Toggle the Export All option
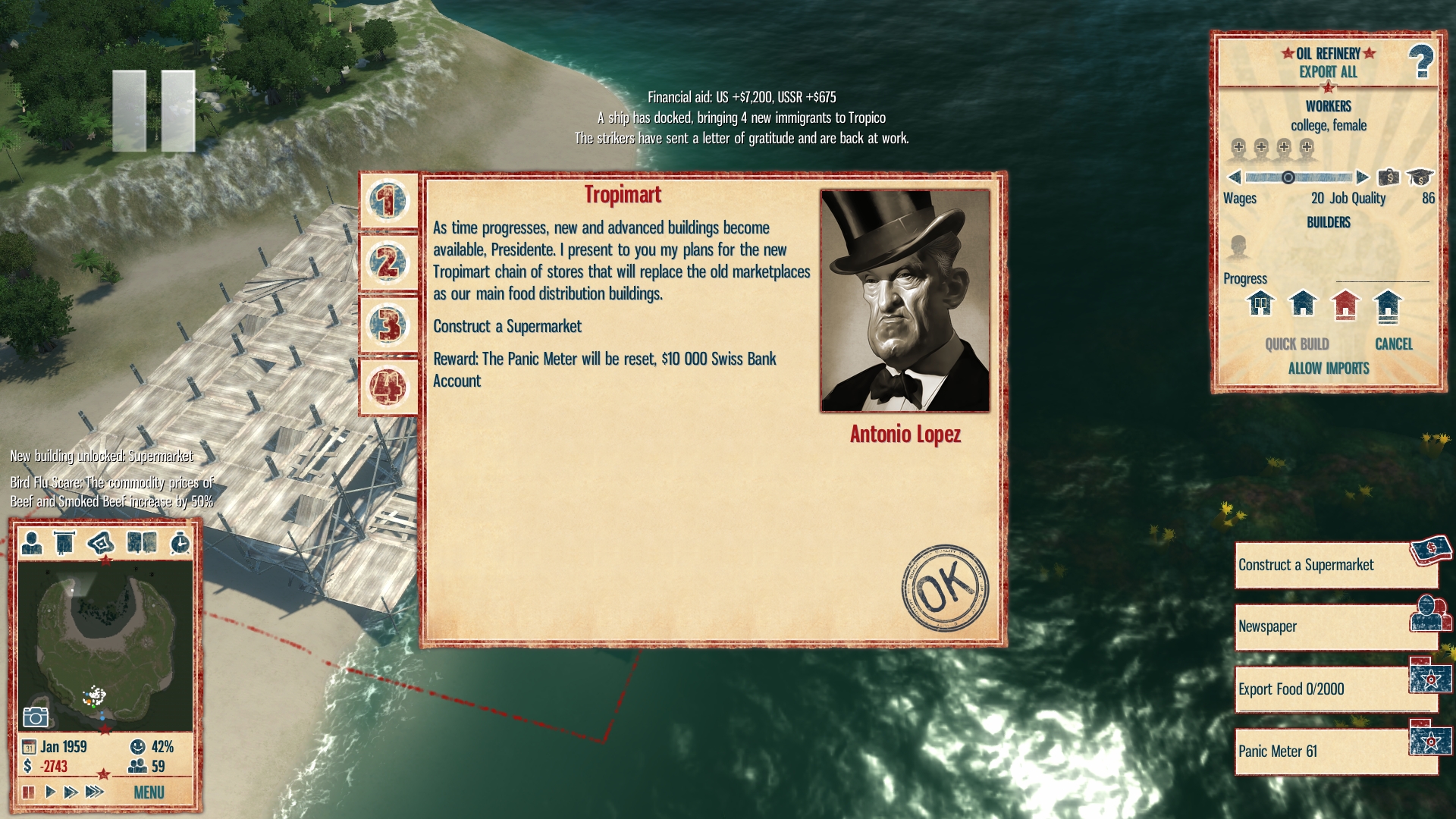Image resolution: width=1456 pixels, height=819 pixels. point(1328,72)
